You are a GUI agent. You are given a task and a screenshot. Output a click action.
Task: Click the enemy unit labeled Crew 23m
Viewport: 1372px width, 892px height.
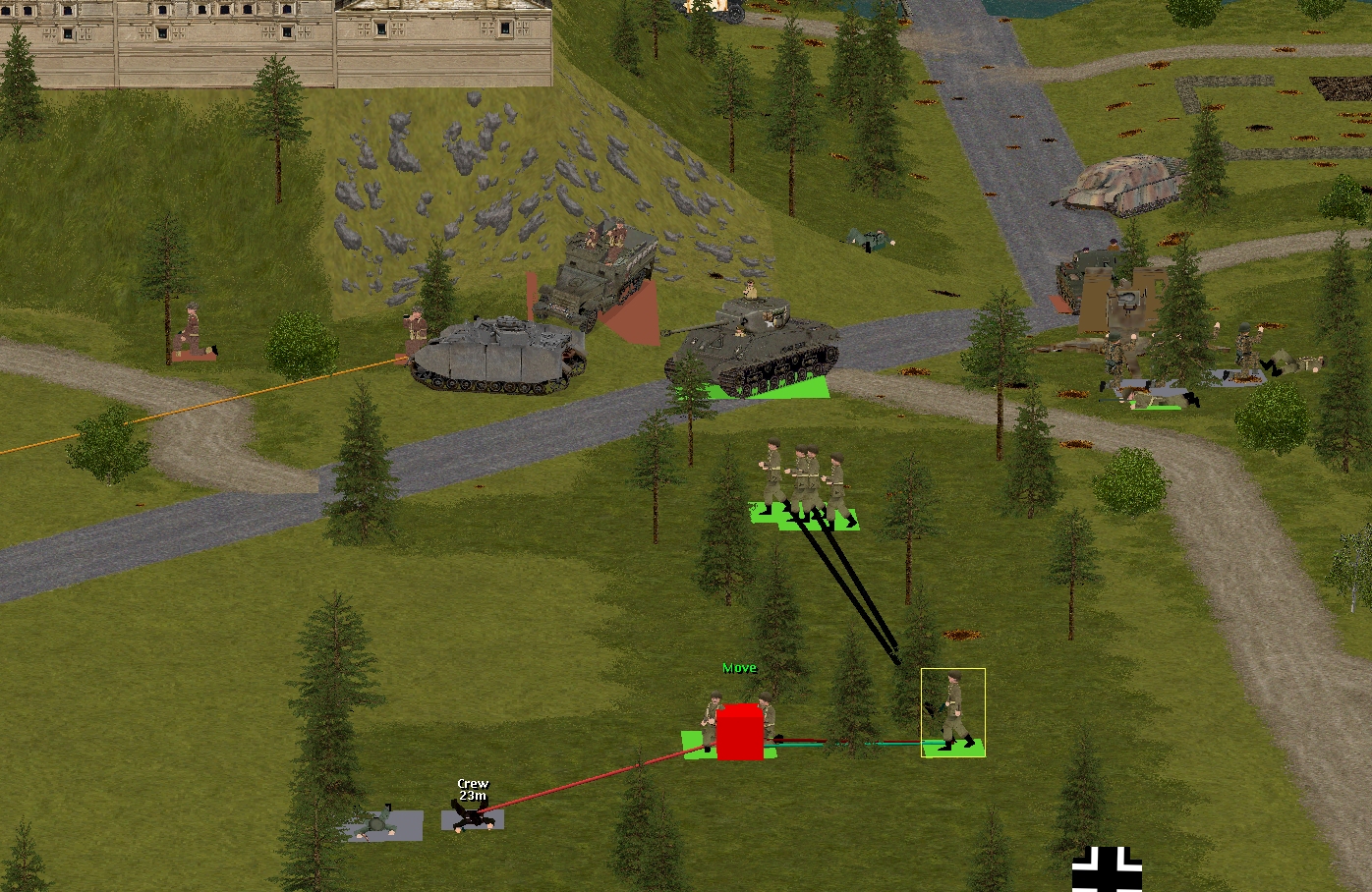point(473,814)
